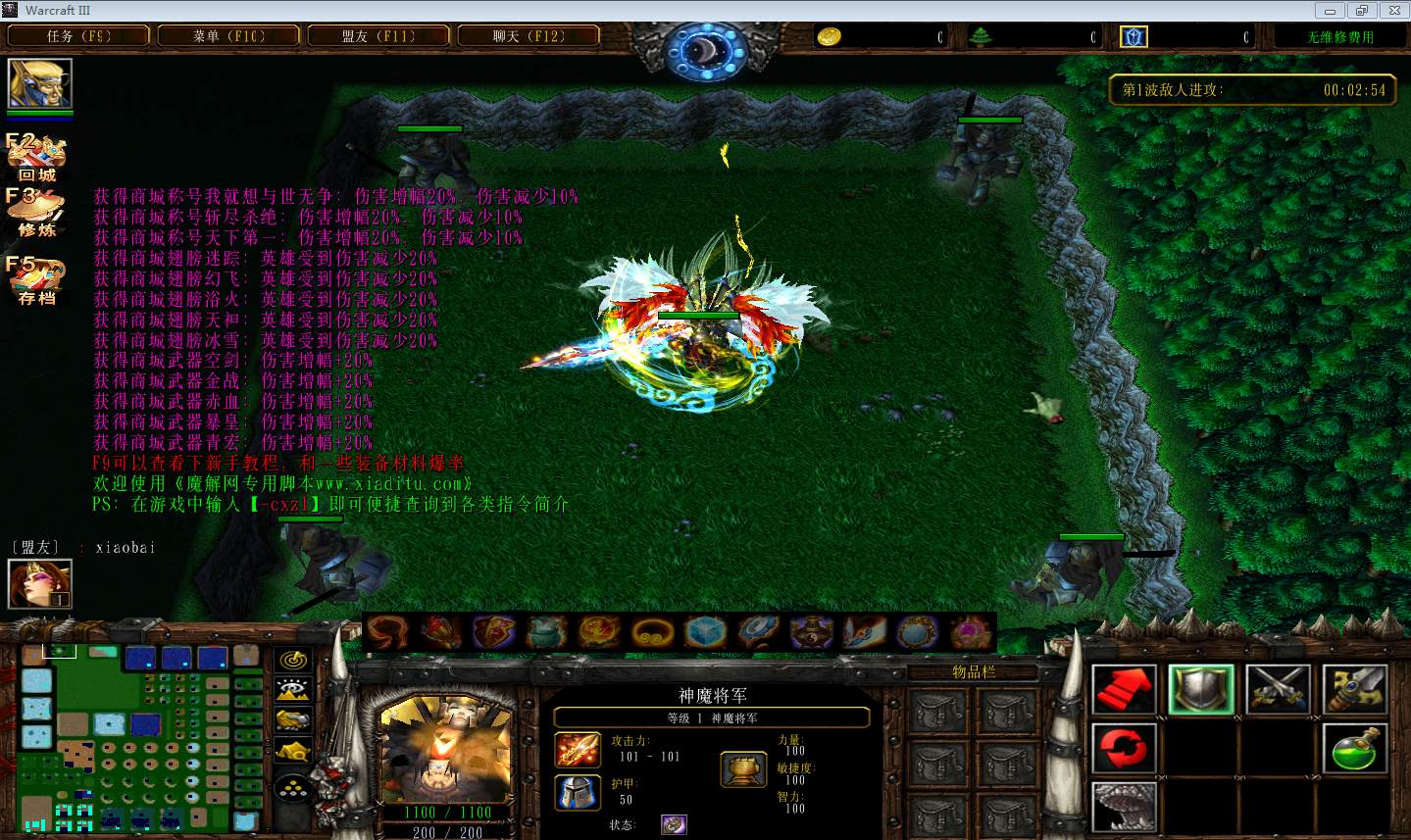Click the ice cube icon in skill bar
The image size is (1411, 840).
pos(705,632)
